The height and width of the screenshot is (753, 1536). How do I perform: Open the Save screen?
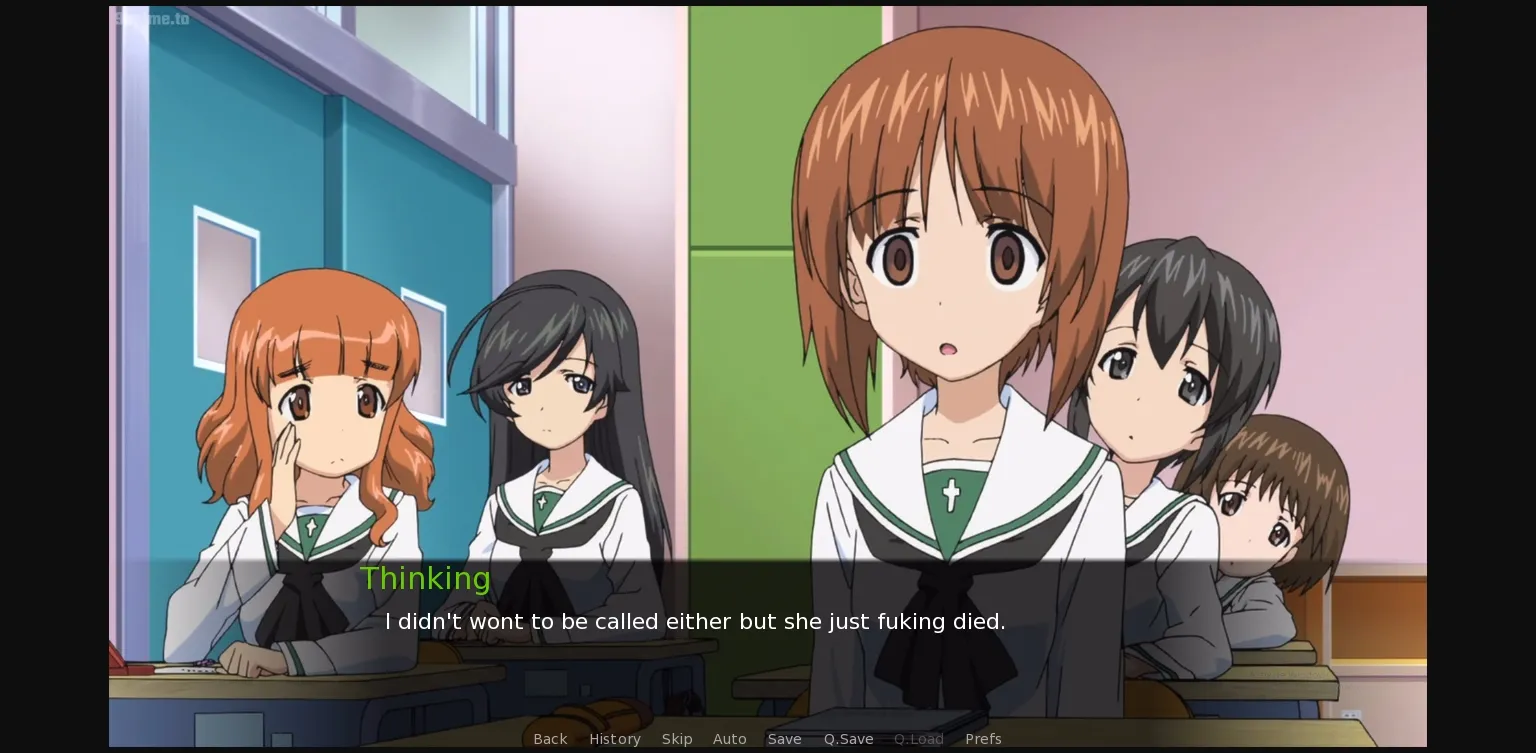[785, 739]
